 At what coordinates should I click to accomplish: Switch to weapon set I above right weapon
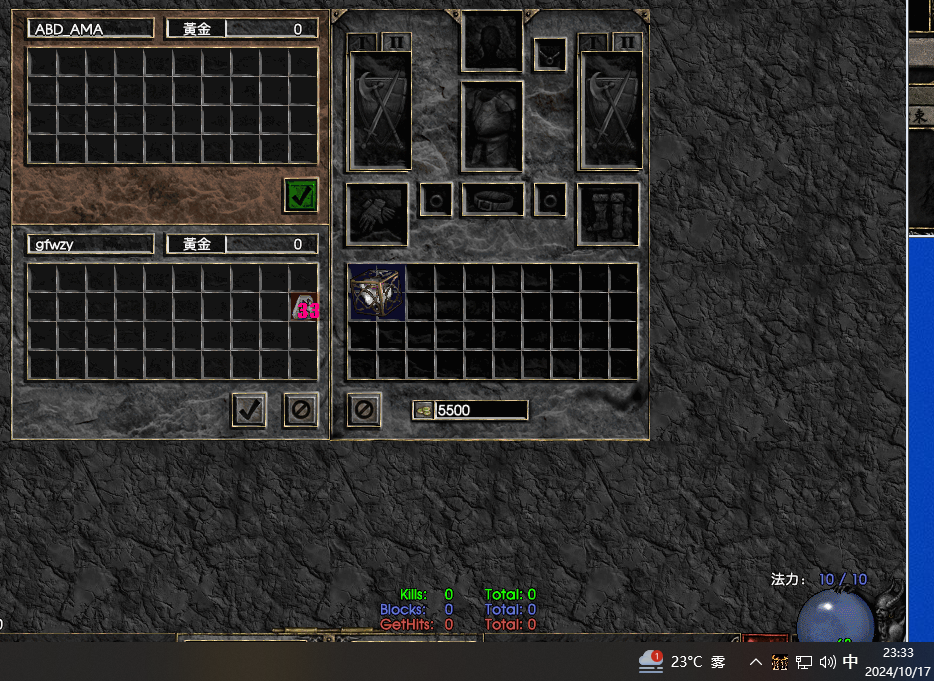pyautogui.click(x=597, y=42)
